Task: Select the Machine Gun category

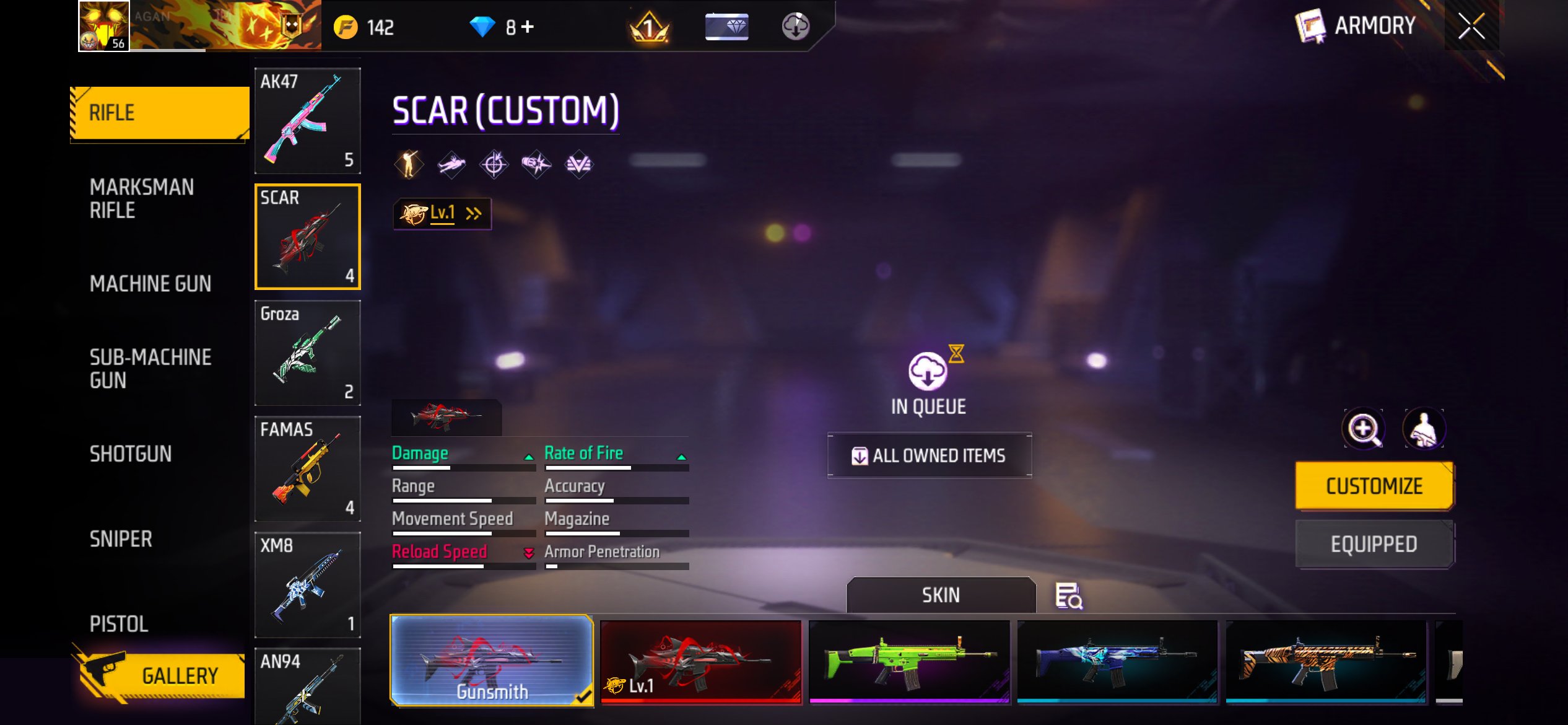Action: coord(150,284)
